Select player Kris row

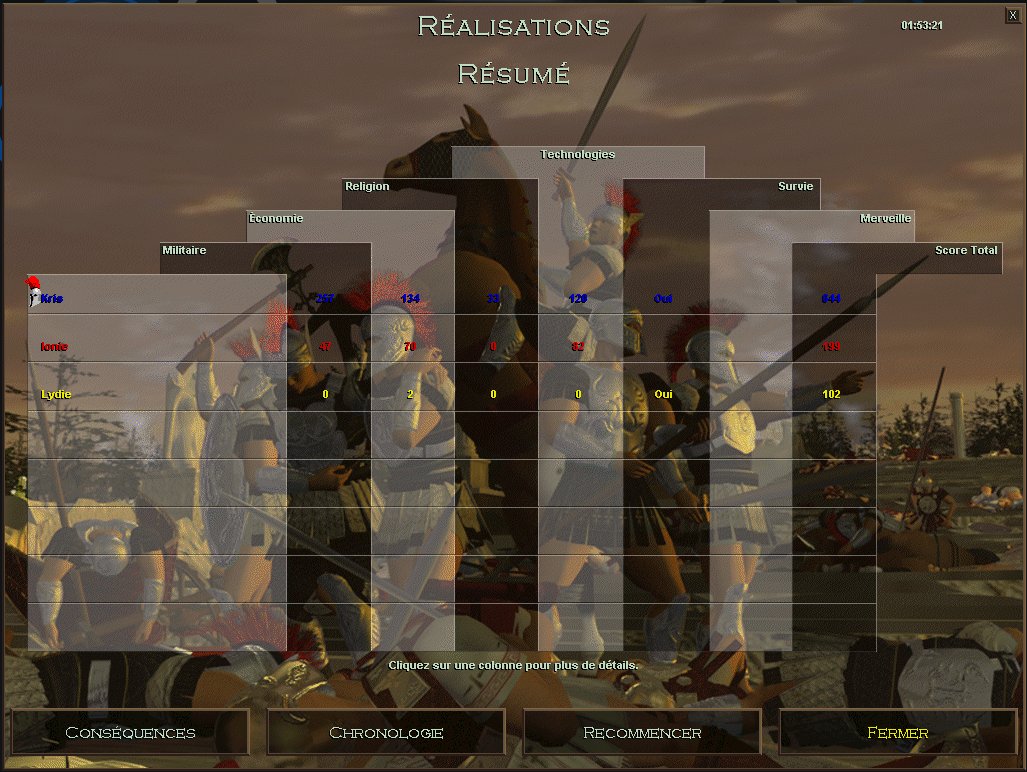52,298
